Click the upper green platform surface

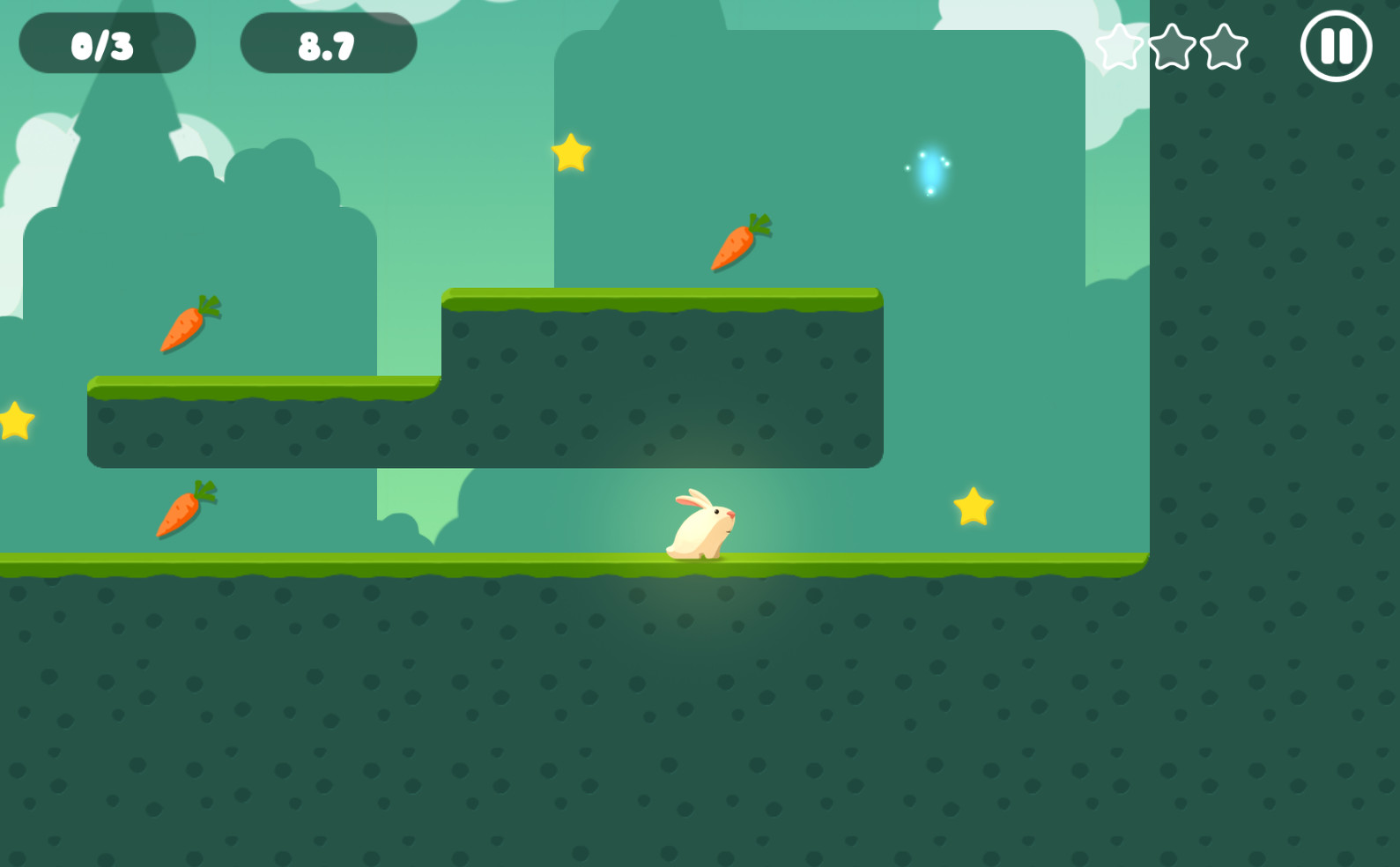[x=661, y=301]
